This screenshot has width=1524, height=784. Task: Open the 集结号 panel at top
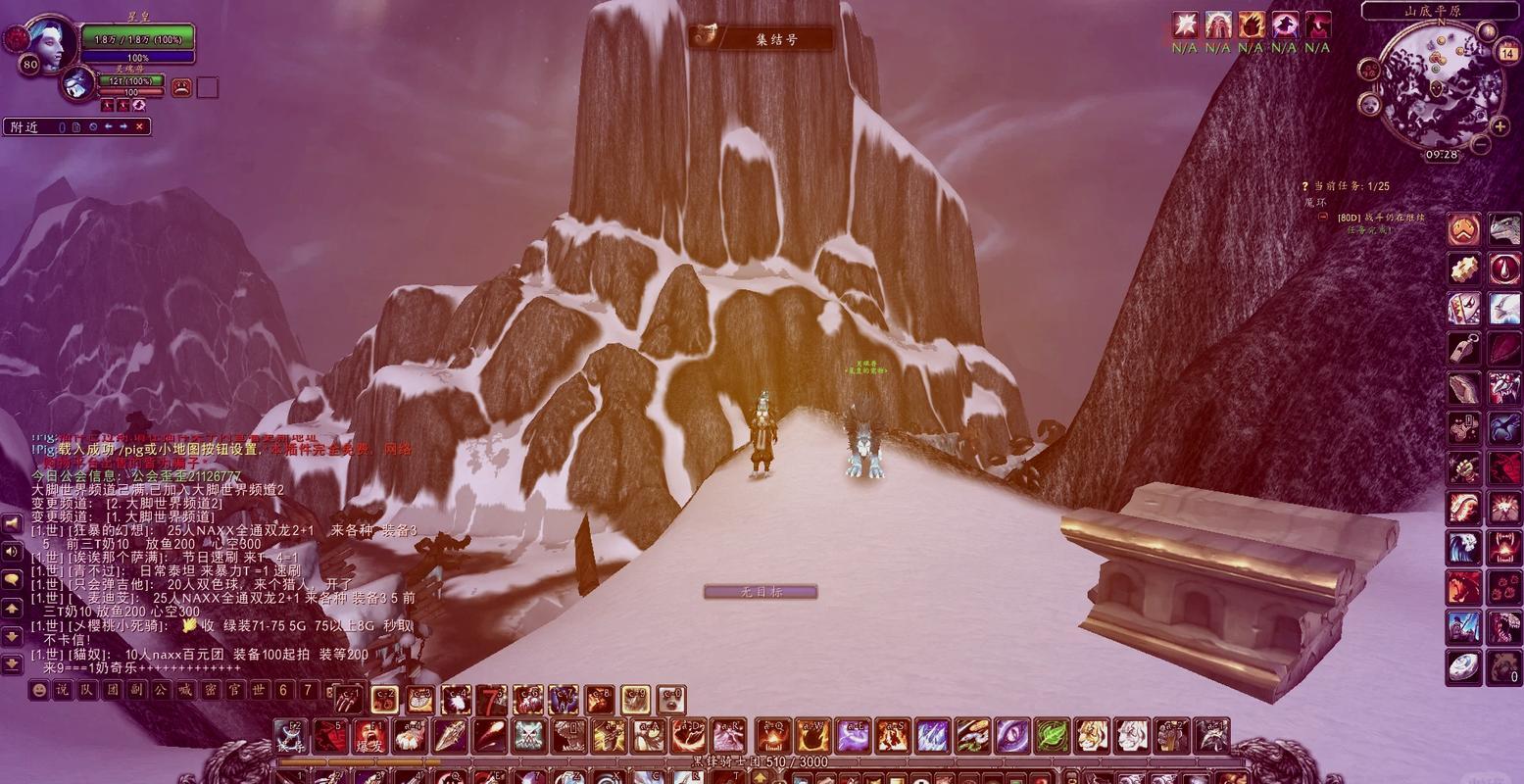762,38
